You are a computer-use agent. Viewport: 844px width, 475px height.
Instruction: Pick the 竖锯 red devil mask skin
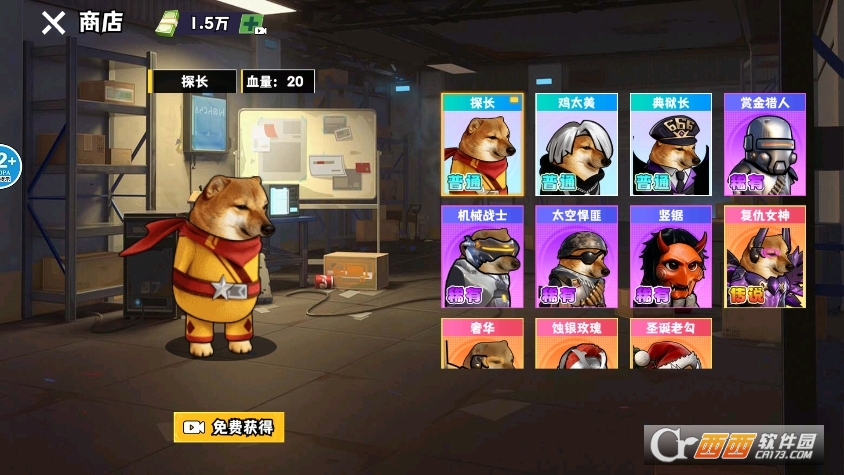[x=671, y=257]
